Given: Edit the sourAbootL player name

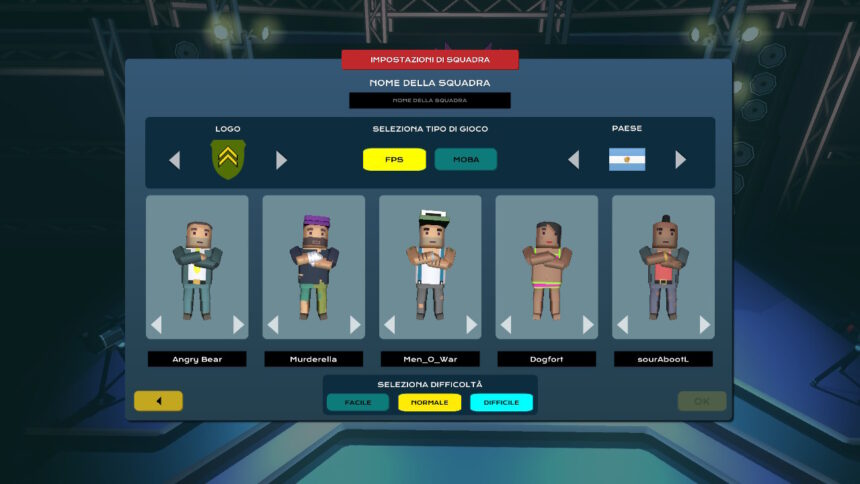Looking at the screenshot, I should click(x=663, y=358).
